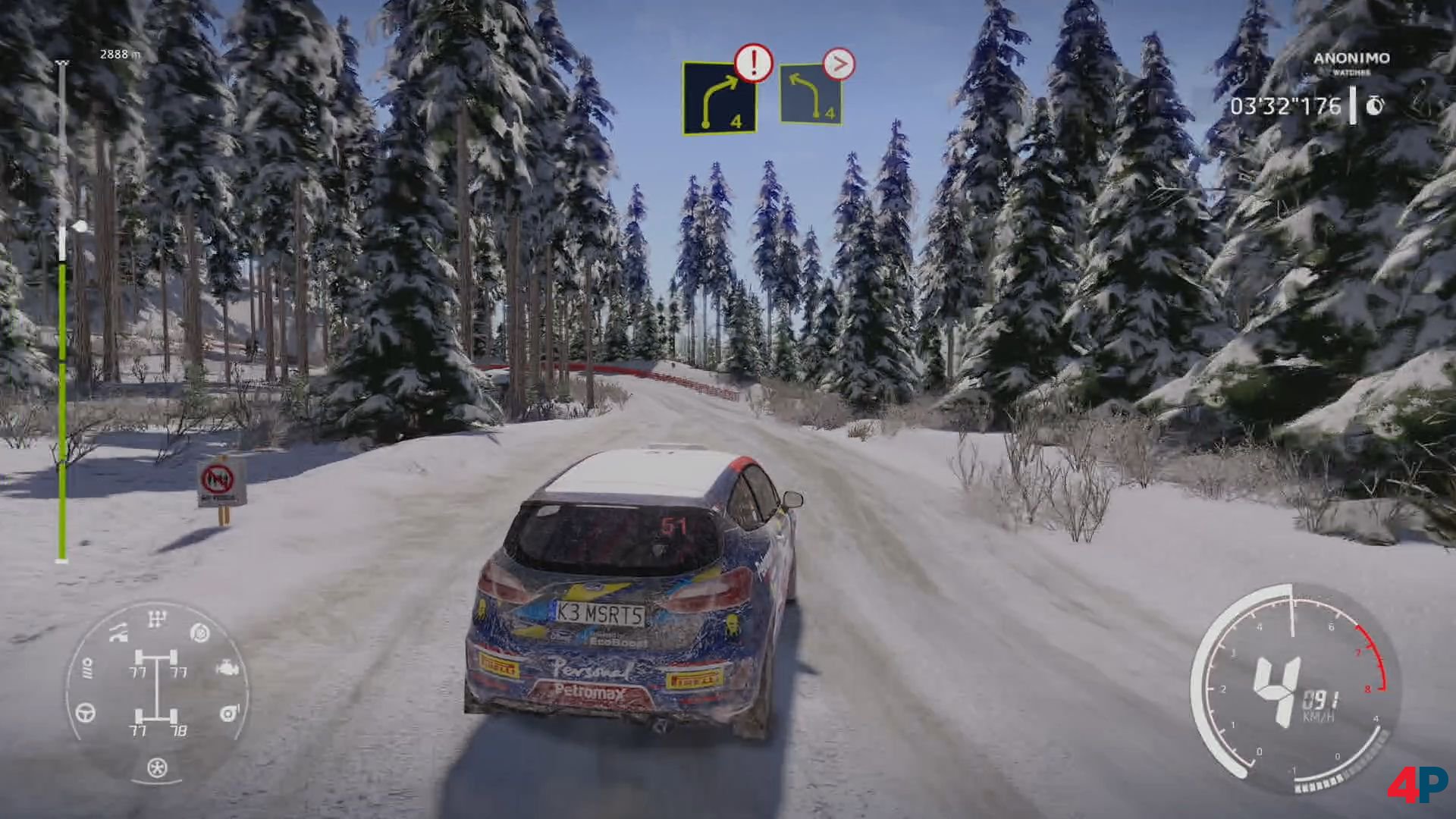Select the left turn 4 pace note

tap(811, 95)
